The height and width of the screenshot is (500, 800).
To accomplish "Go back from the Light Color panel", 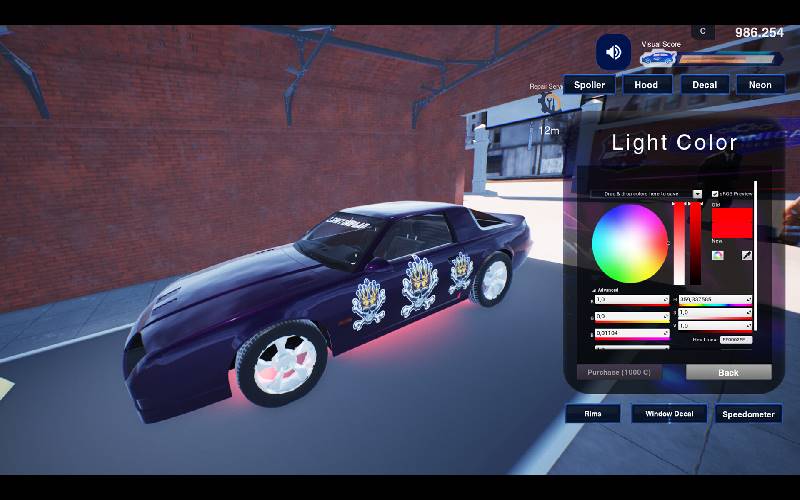I will point(728,372).
